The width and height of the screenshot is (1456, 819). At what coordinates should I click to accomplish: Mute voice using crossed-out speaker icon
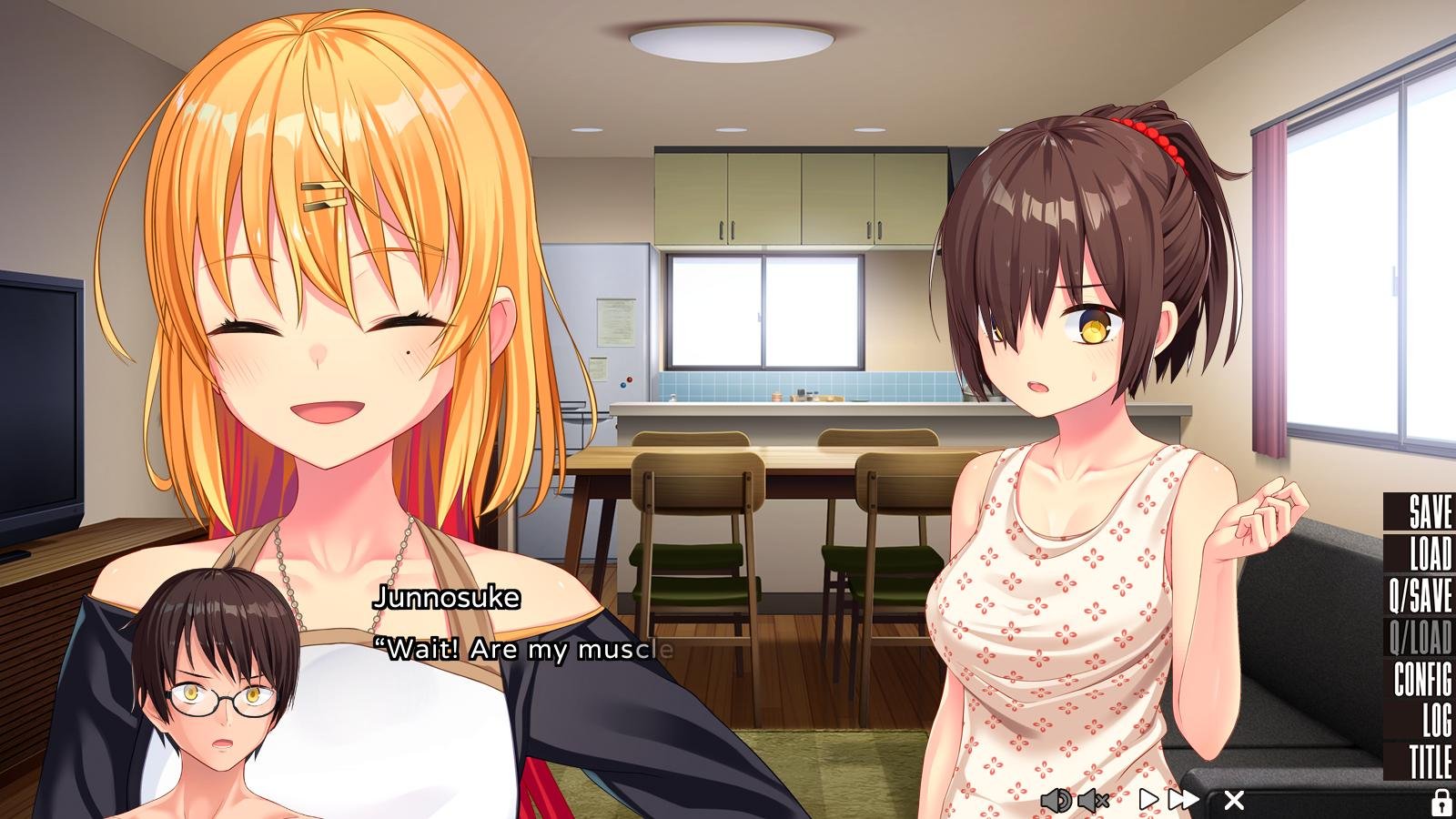(1093, 801)
